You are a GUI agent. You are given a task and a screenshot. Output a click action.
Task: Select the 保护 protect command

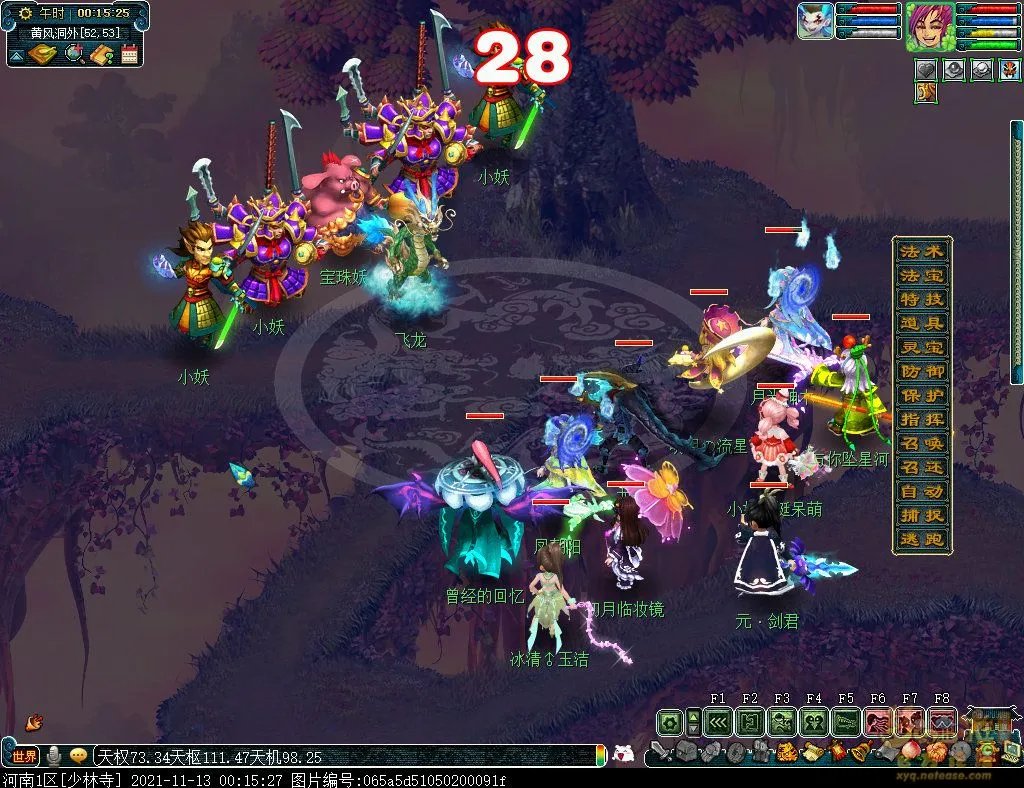pyautogui.click(x=921, y=395)
